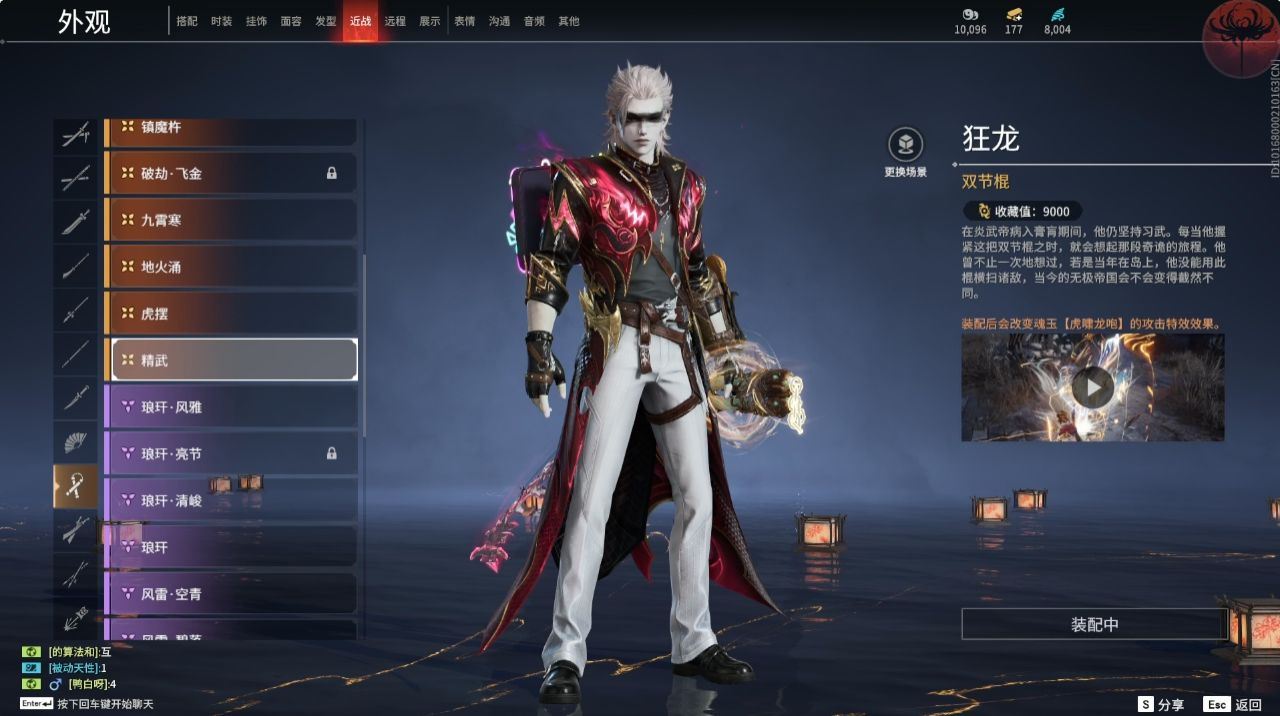This screenshot has height=716, width=1280.
Task: Select the folding fan weapon type icon
Action: 76,442
